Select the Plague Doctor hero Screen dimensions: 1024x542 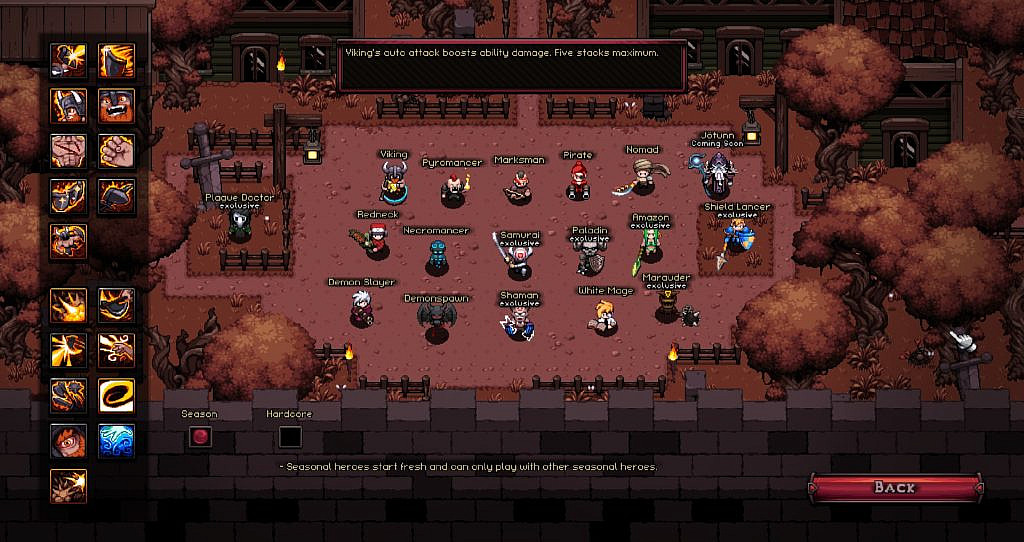coord(239,225)
